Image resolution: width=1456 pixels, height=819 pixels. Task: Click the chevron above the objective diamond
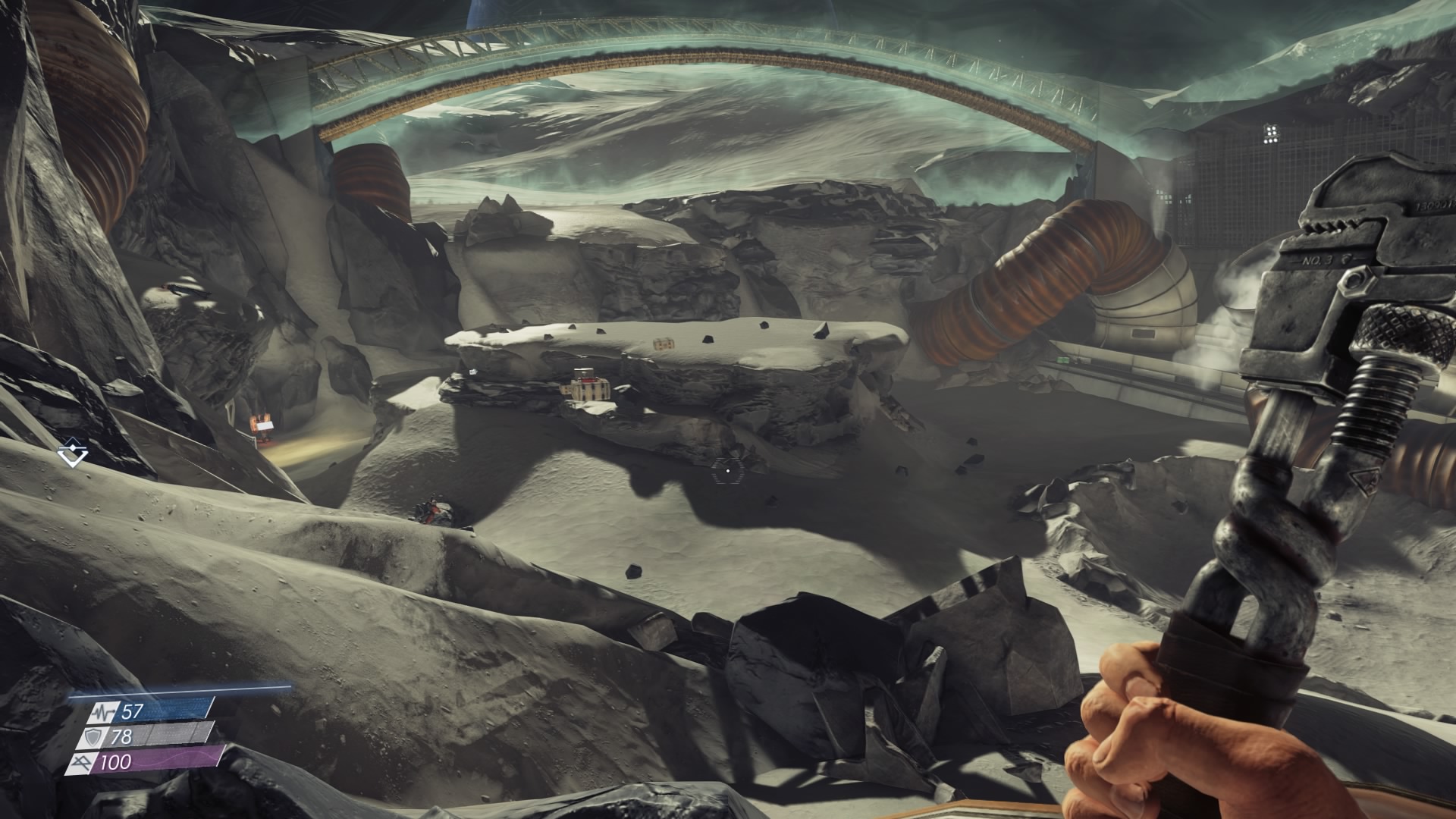click(x=73, y=441)
